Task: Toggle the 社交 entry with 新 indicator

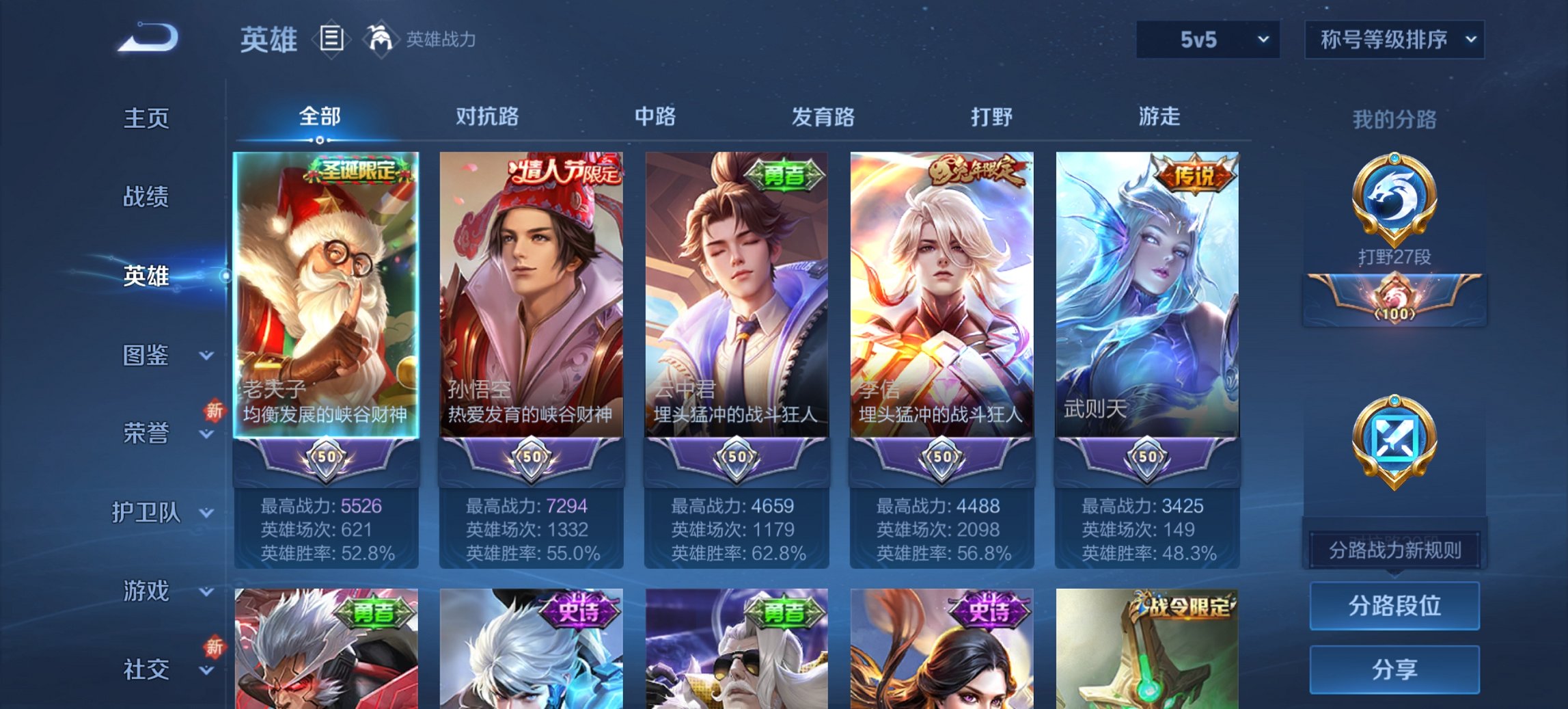Action: [x=148, y=669]
